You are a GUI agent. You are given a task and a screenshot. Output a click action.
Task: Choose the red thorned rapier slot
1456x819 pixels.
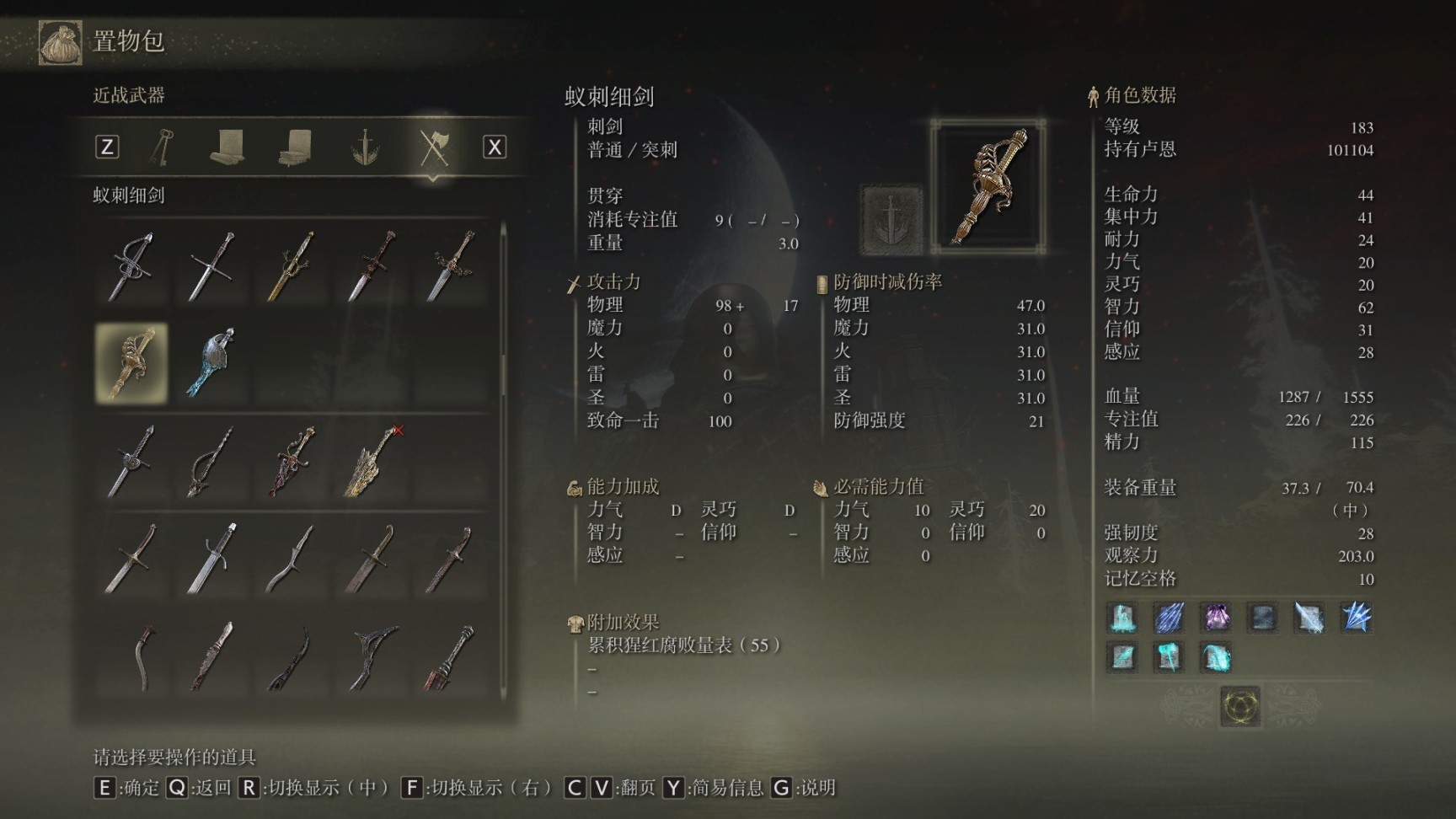coord(292,461)
